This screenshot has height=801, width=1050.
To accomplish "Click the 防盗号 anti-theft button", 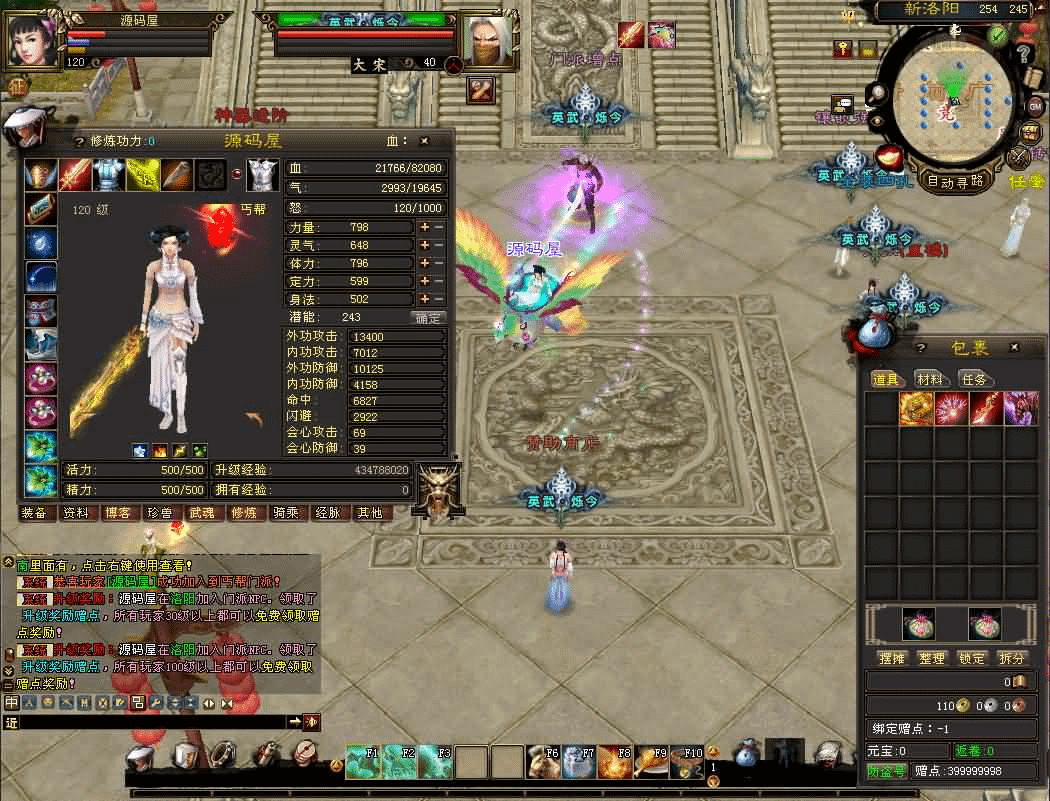I will [886, 771].
